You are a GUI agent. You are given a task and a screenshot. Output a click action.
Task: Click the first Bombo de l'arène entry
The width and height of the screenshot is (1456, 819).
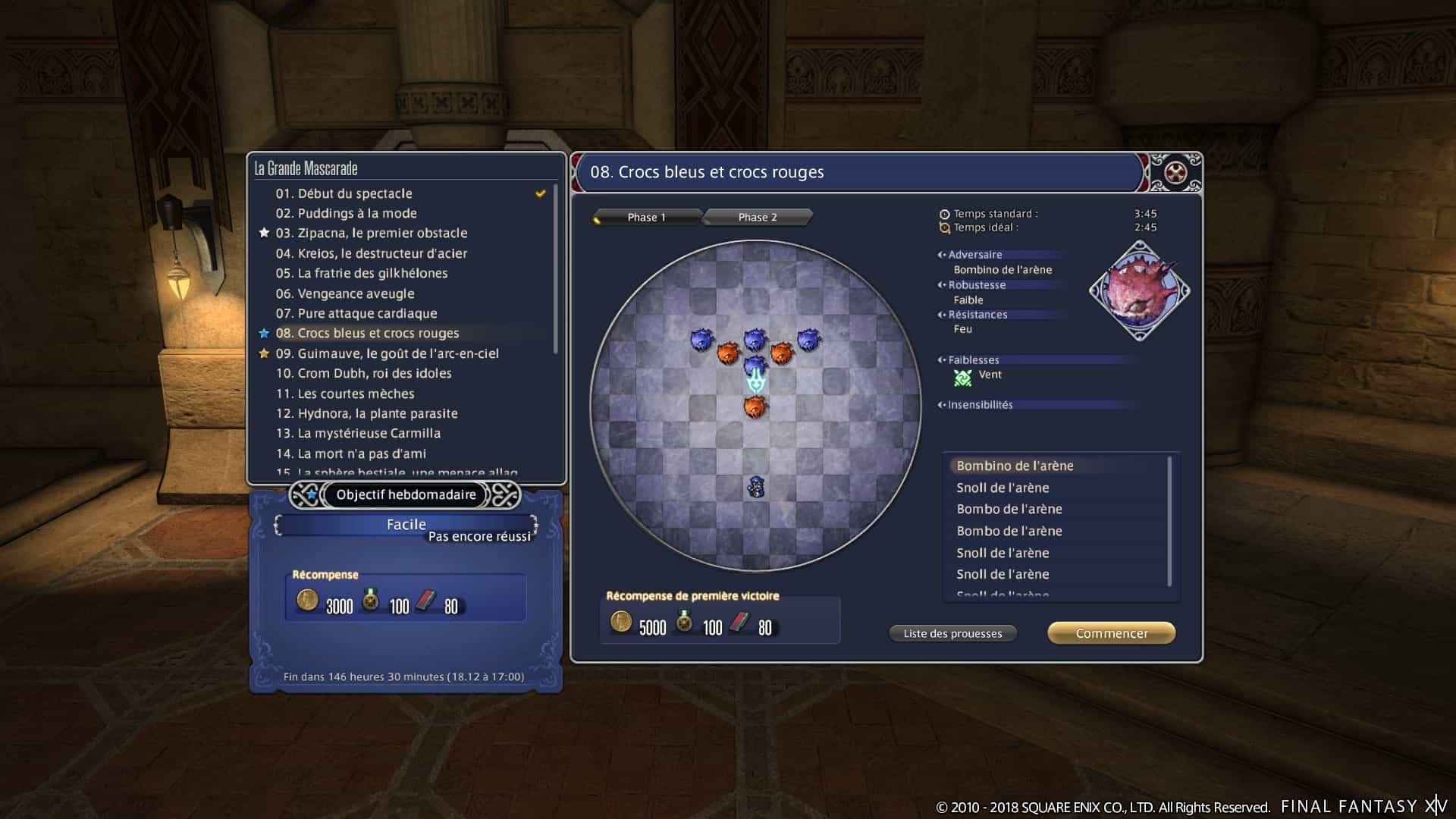click(x=1009, y=509)
